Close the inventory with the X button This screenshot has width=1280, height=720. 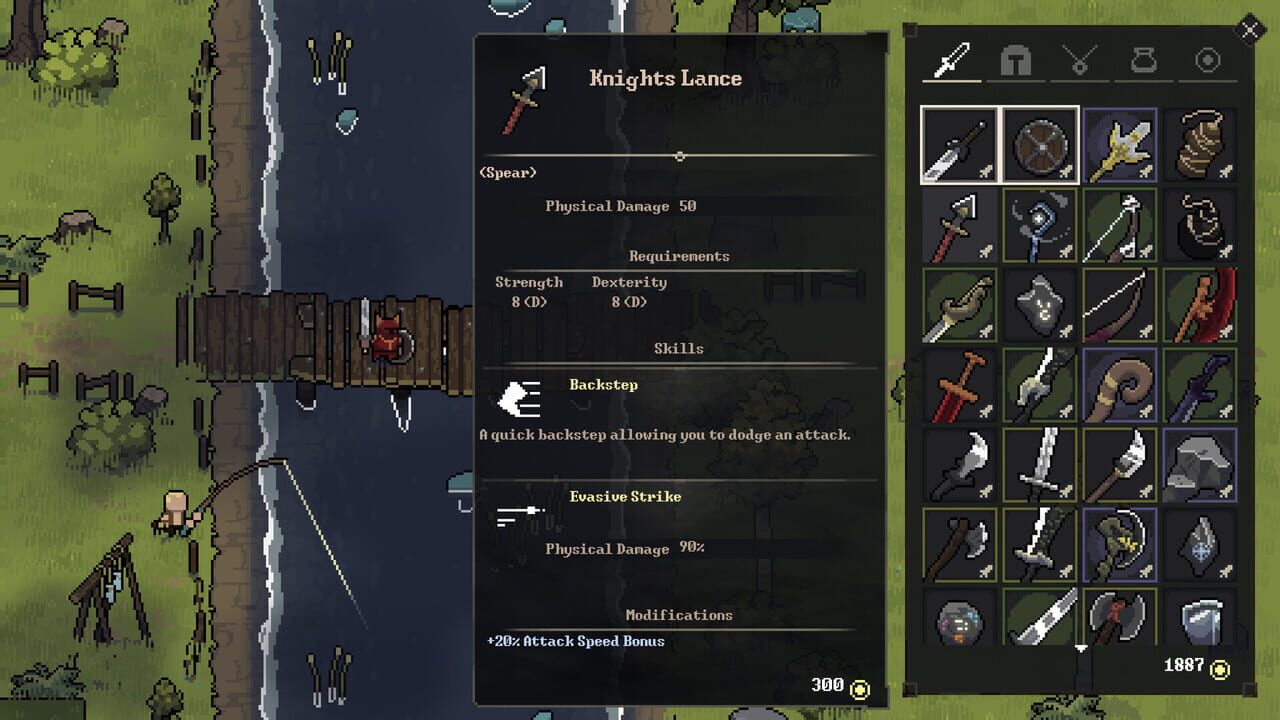[1251, 30]
